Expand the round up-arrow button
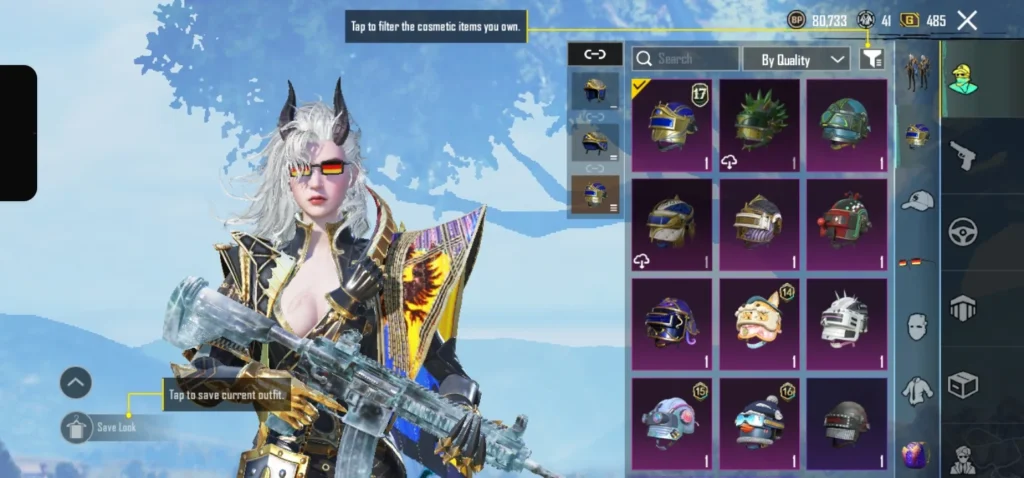1024x478 pixels. coord(76,382)
